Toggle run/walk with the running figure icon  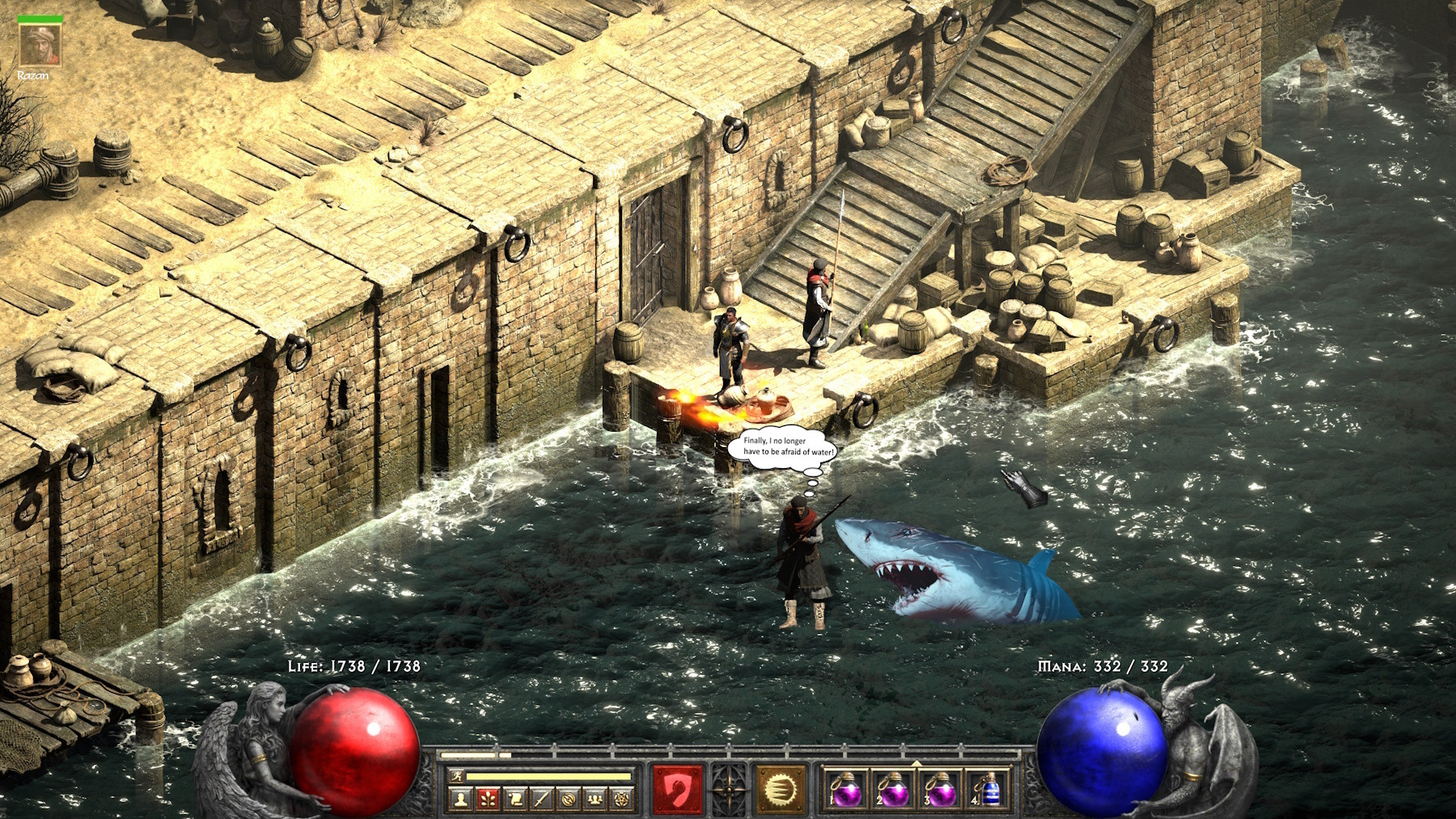tap(455, 774)
